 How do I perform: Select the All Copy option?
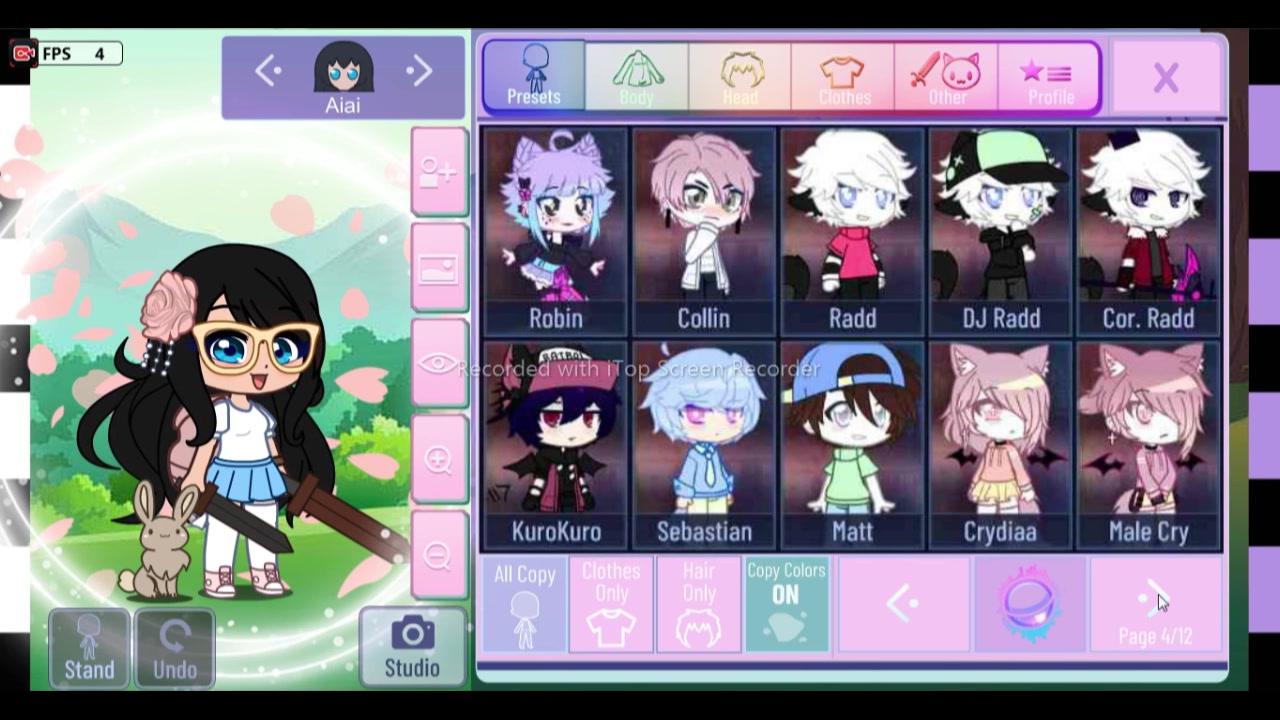(x=523, y=603)
